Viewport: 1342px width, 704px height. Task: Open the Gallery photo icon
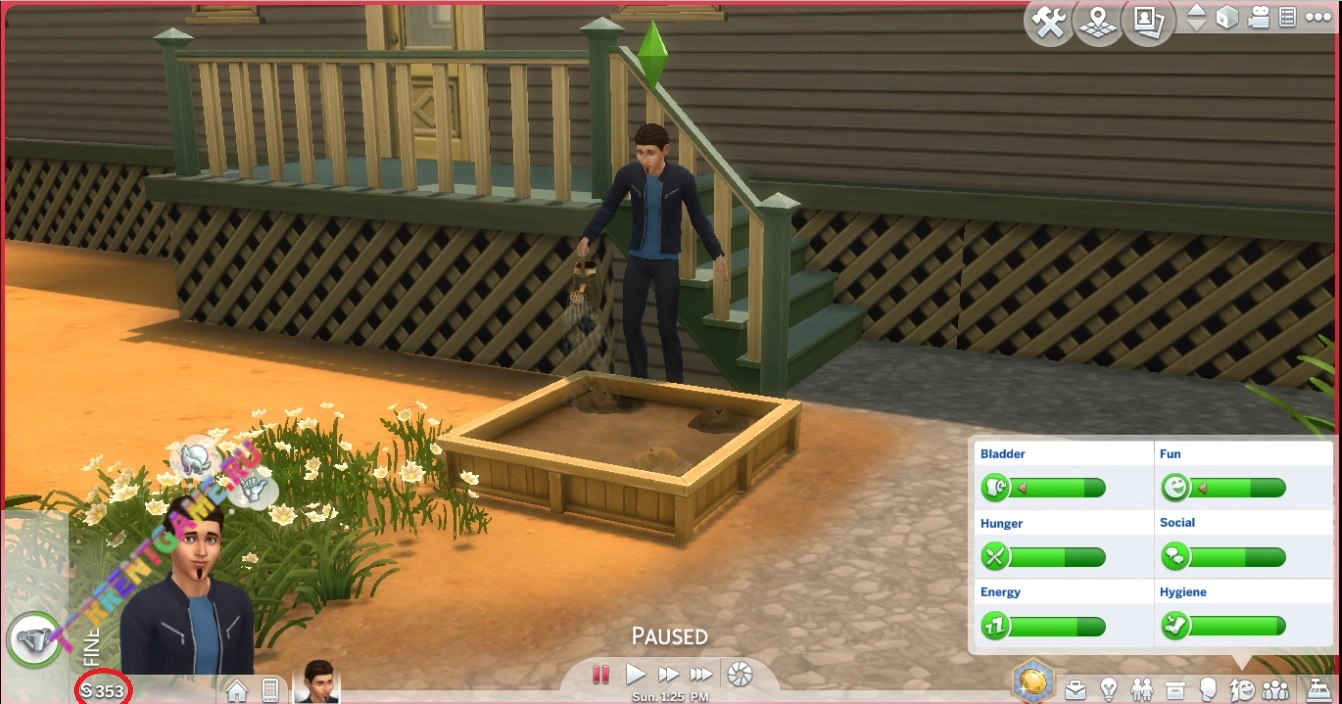click(1146, 22)
